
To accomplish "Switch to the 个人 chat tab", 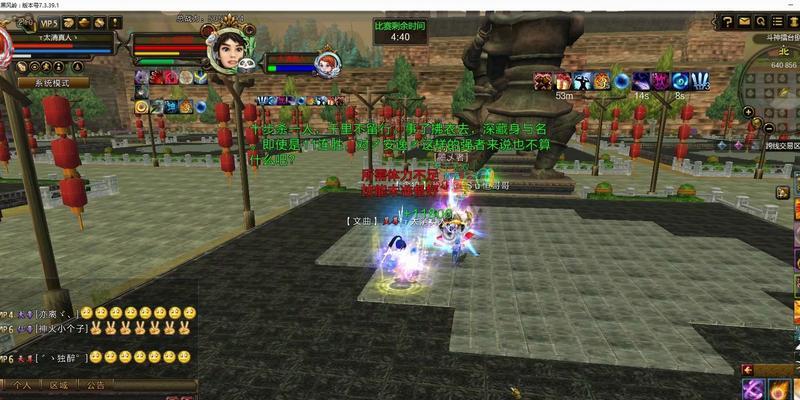I will (x=22, y=384).
